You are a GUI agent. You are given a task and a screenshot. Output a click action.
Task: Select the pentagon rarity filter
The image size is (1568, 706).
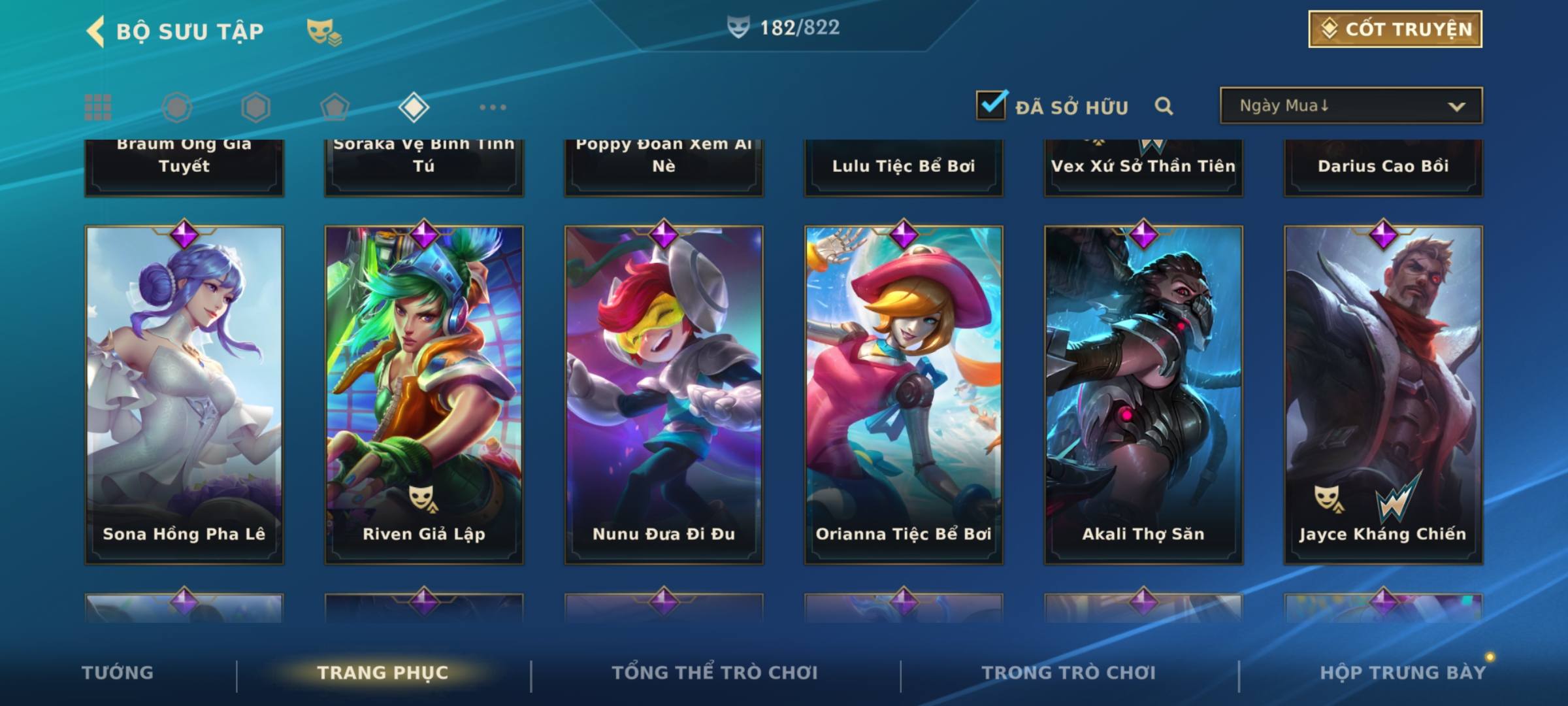(x=335, y=107)
